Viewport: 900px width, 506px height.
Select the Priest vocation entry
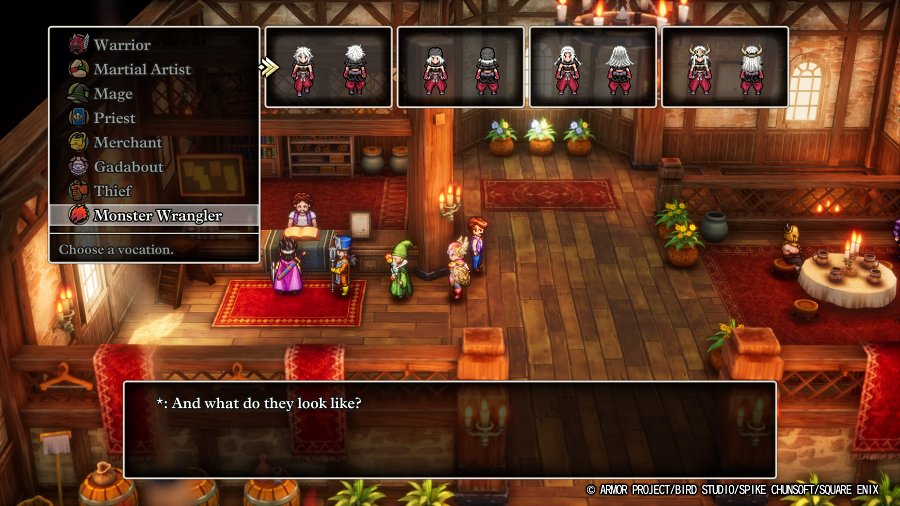click(x=115, y=118)
